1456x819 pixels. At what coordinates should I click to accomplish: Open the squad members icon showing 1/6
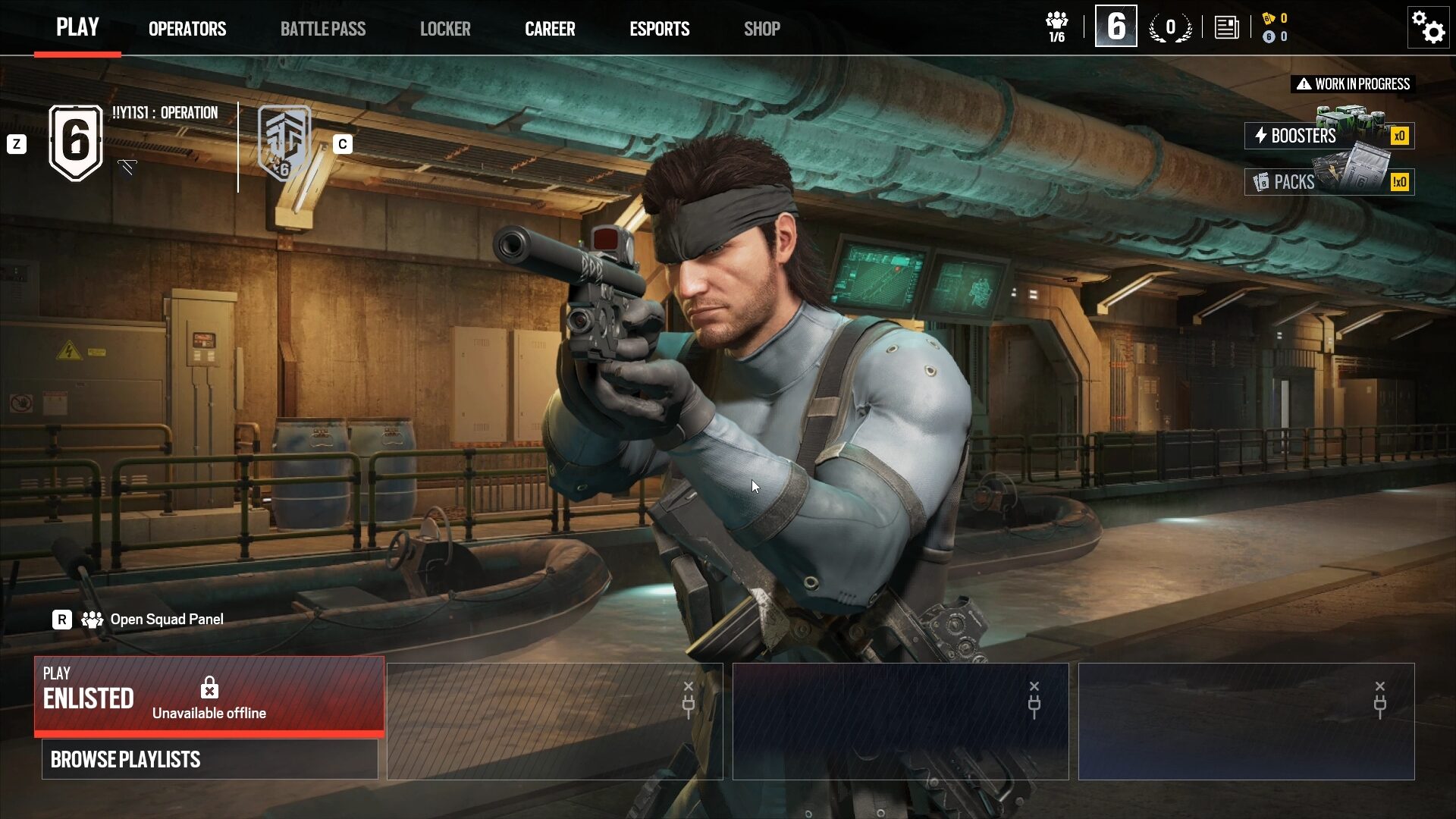1056,25
